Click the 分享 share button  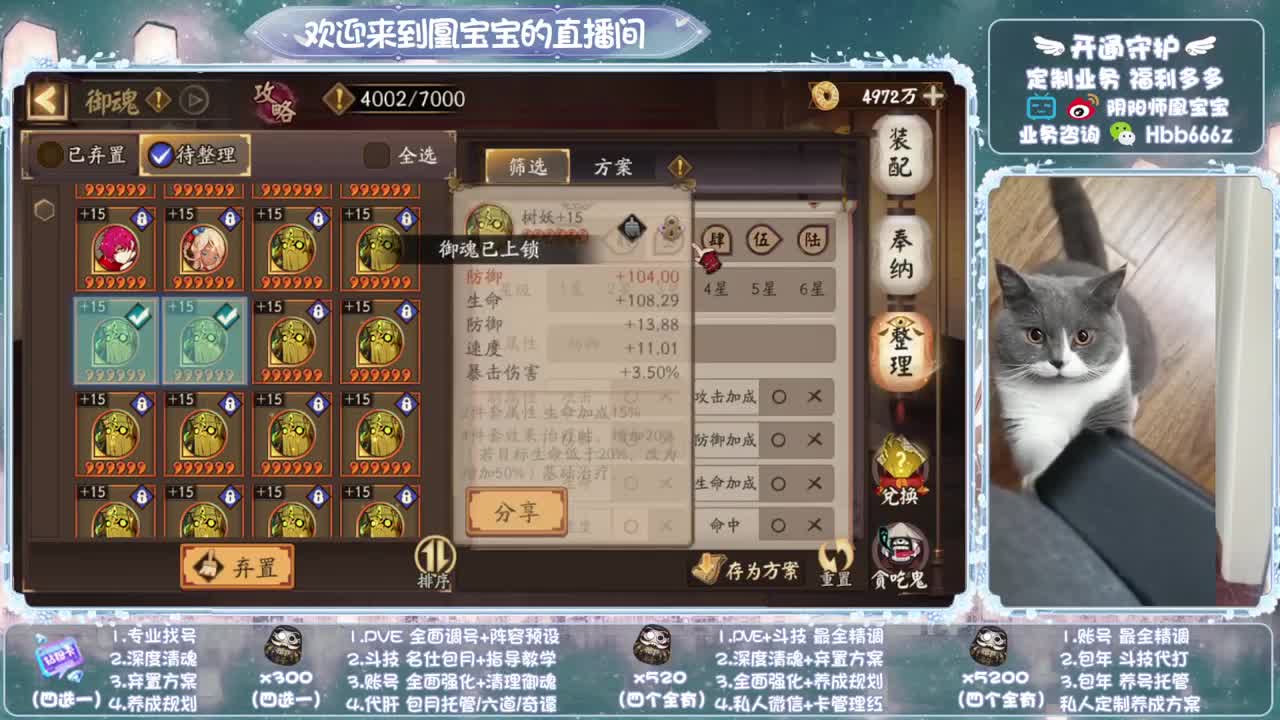pyautogui.click(x=516, y=513)
